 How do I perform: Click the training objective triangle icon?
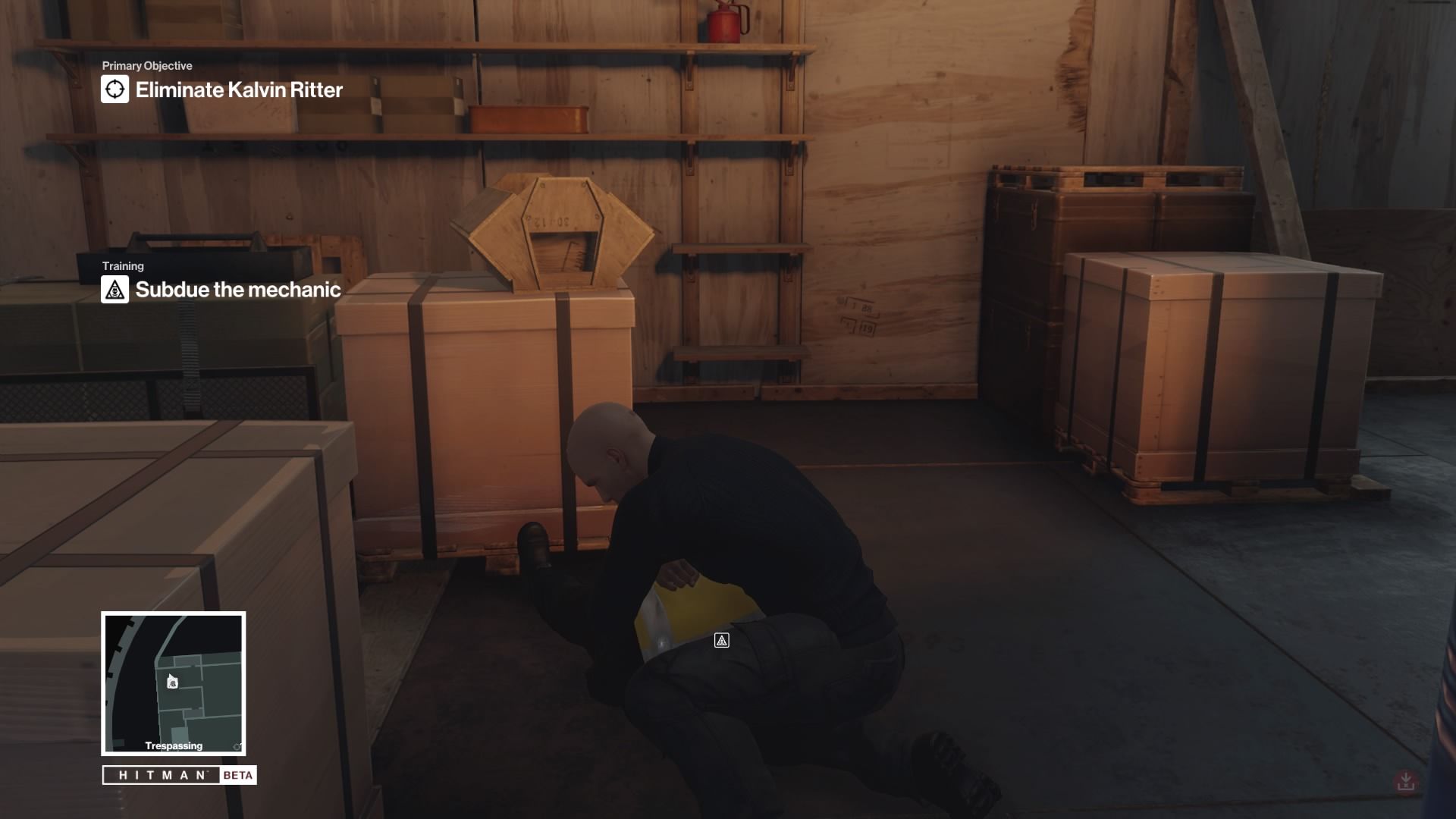[x=115, y=290]
